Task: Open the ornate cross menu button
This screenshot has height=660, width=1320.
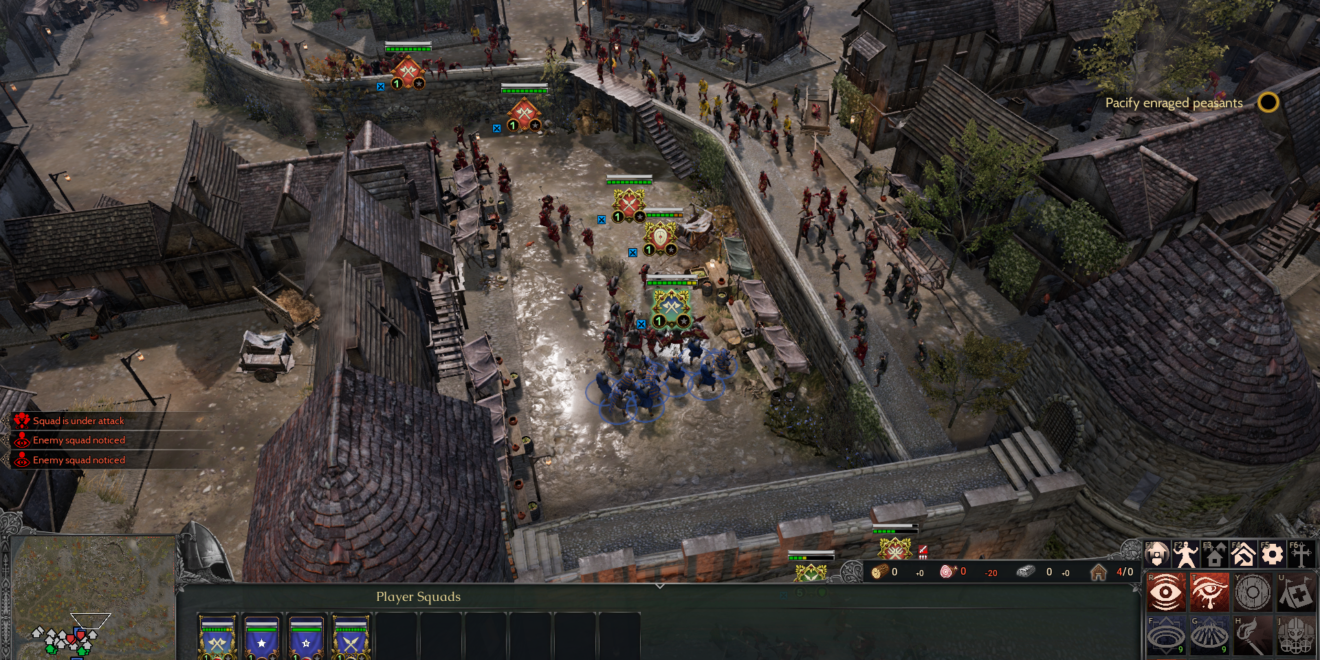Action: point(1301,554)
